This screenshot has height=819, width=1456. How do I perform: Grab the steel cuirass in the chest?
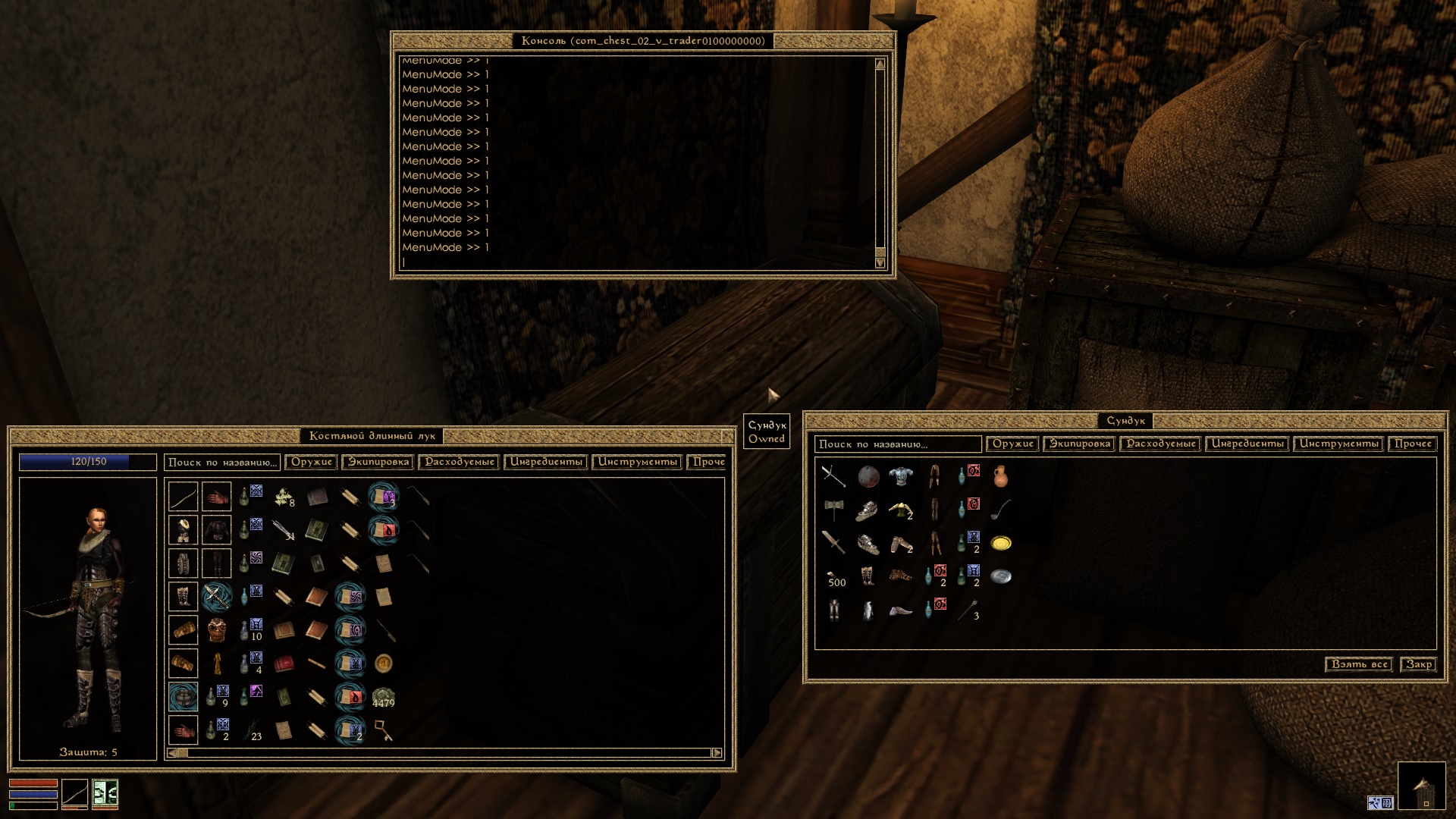(901, 476)
